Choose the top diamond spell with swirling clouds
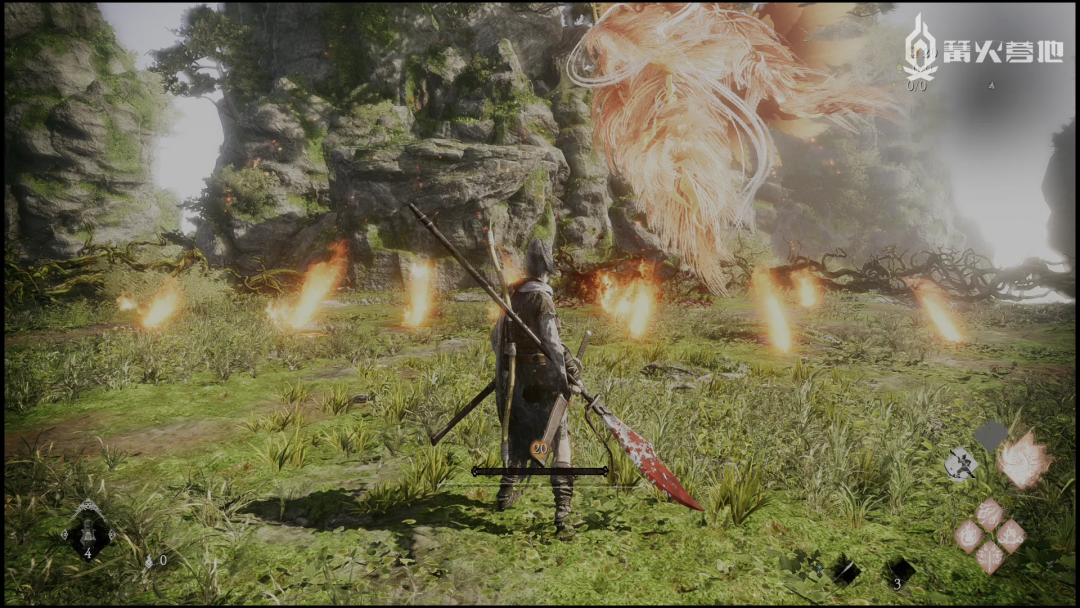The width and height of the screenshot is (1080, 608). click(x=989, y=514)
